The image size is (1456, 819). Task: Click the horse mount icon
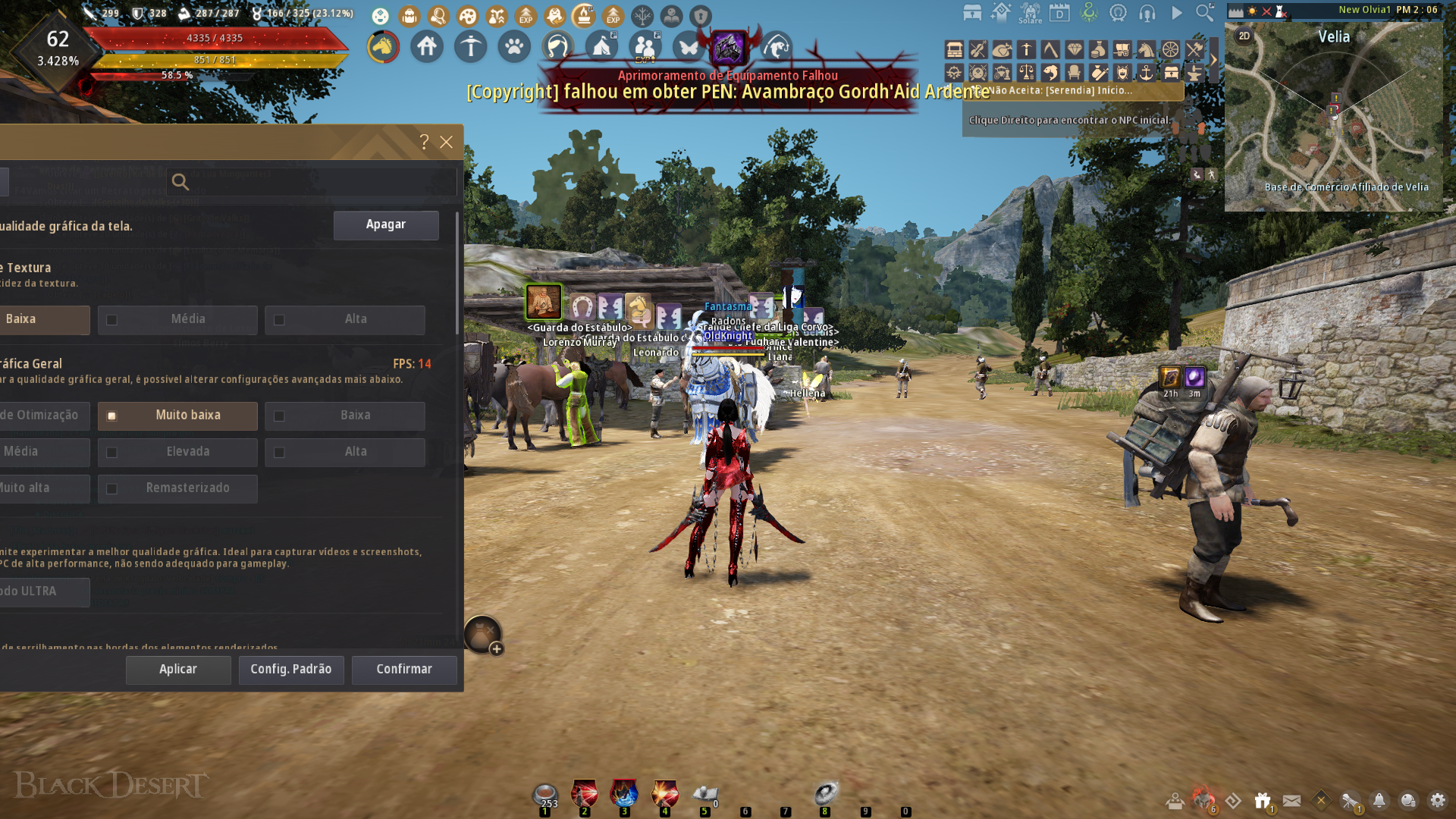click(383, 47)
